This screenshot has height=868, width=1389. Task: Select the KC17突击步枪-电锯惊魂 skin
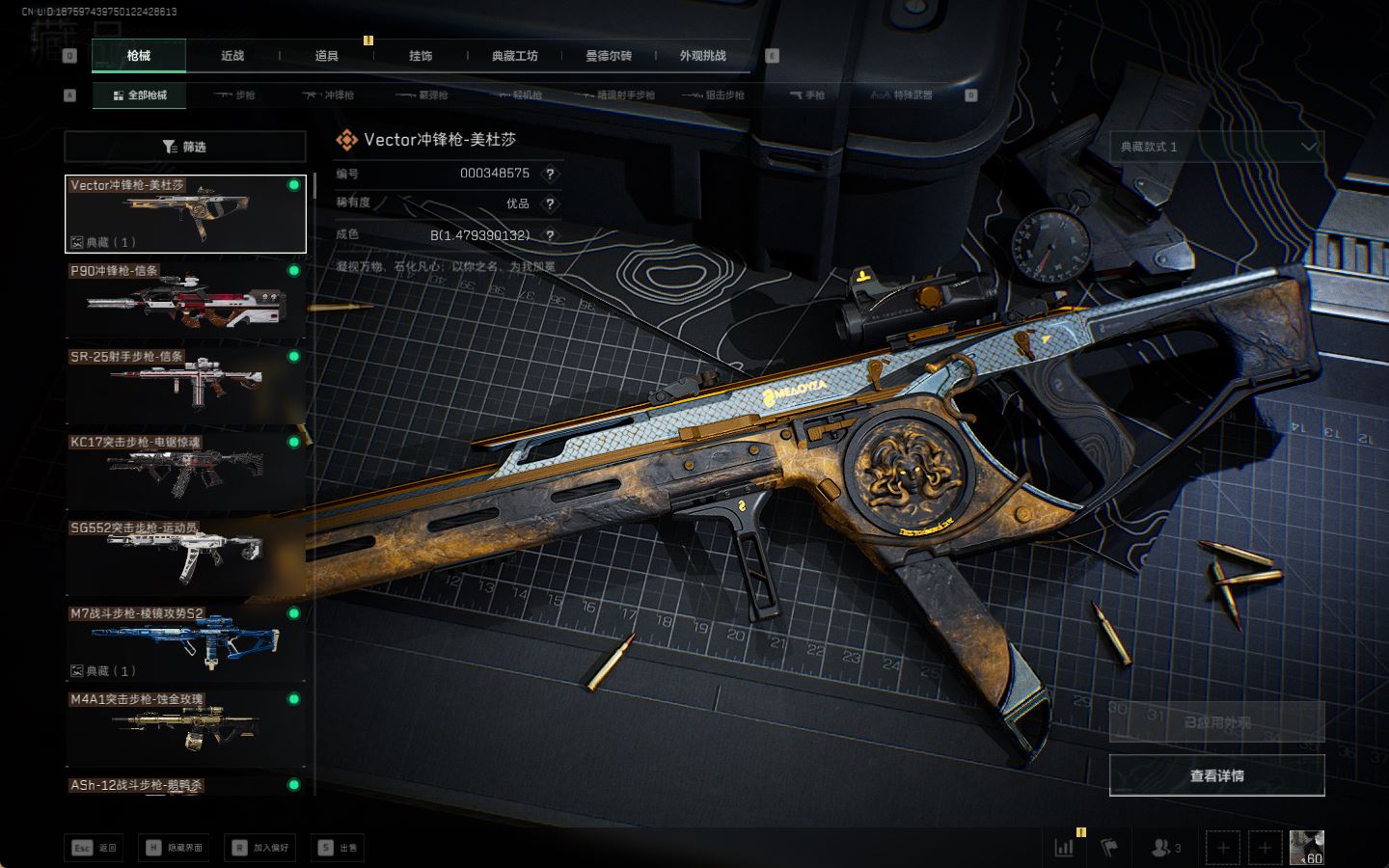pos(184,471)
